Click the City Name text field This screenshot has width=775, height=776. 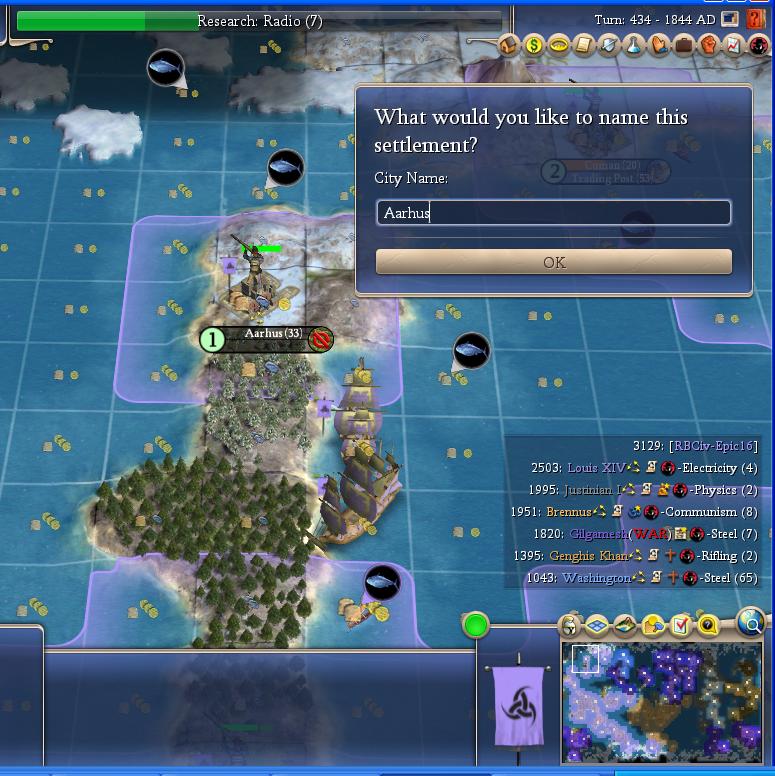554,213
